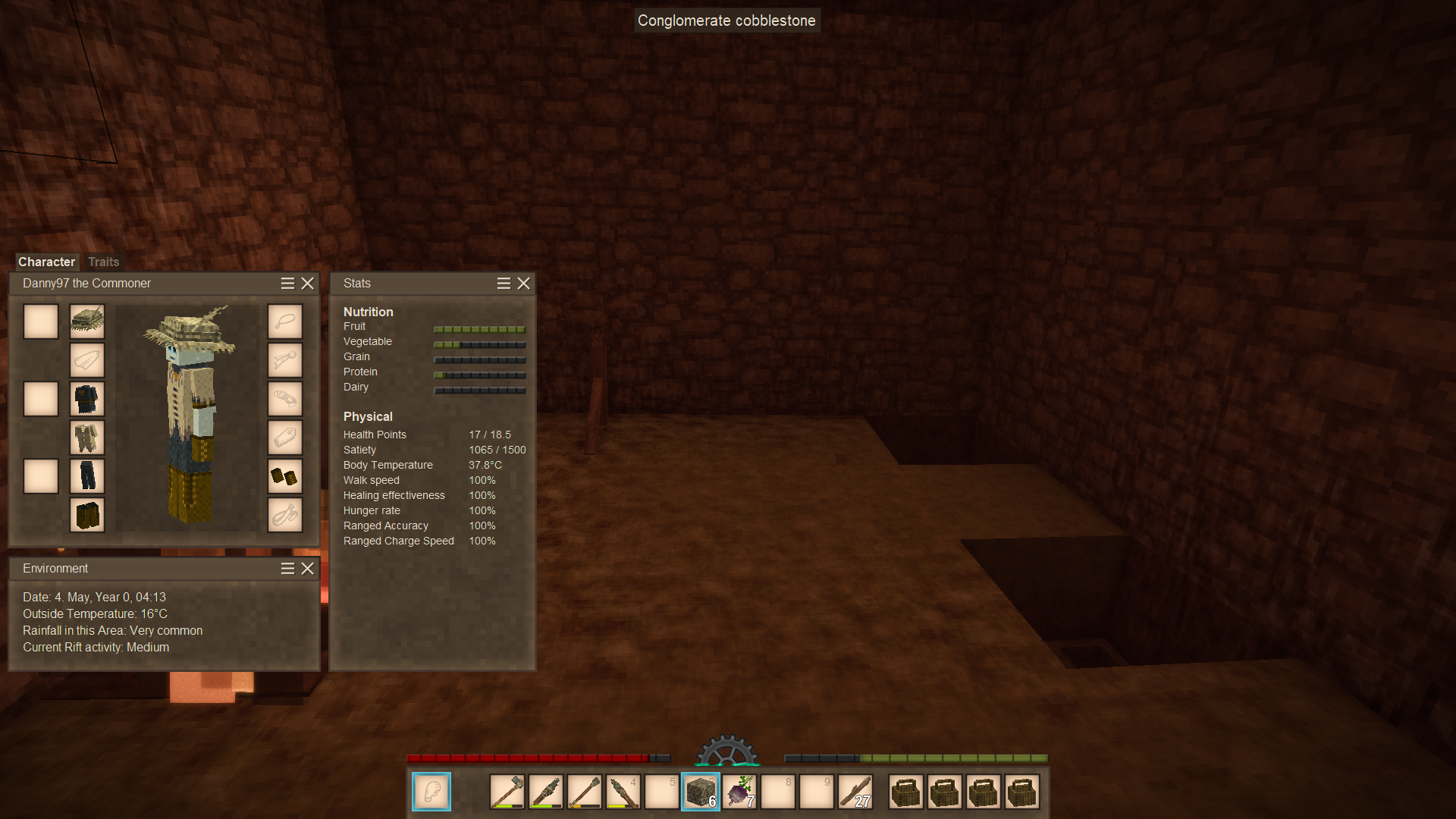Close the Stats panel
This screenshot has height=819, width=1456.
tap(523, 283)
